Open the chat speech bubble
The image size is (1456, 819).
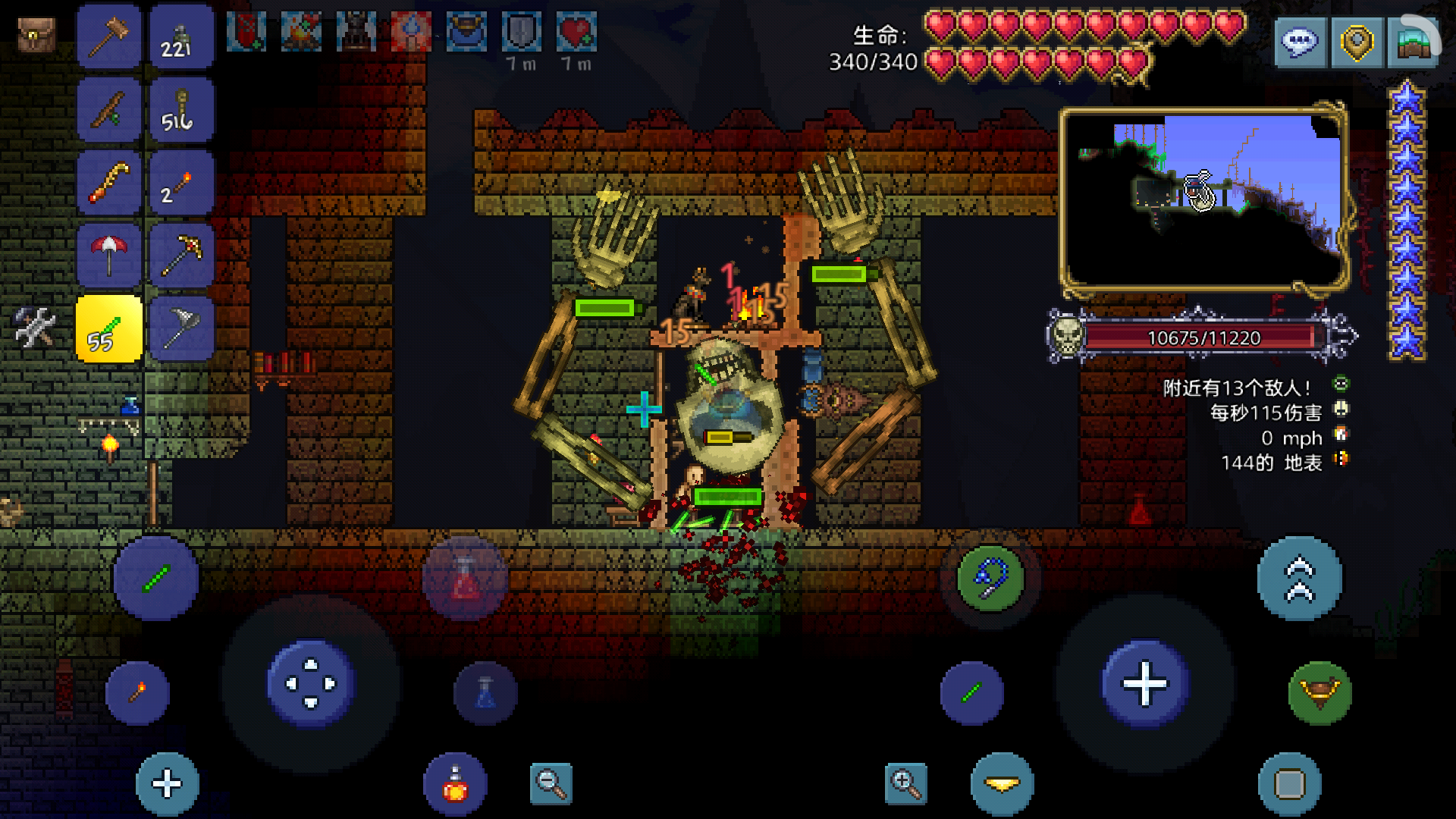click(1300, 42)
